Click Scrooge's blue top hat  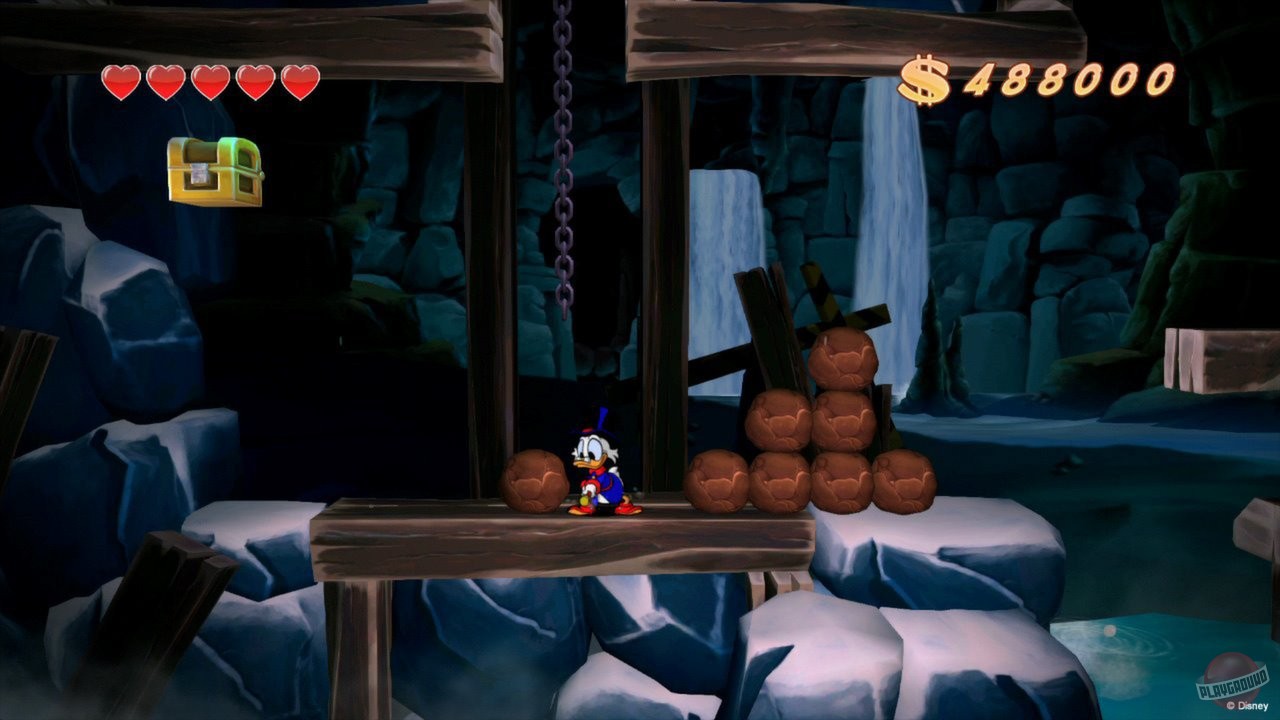(x=596, y=420)
